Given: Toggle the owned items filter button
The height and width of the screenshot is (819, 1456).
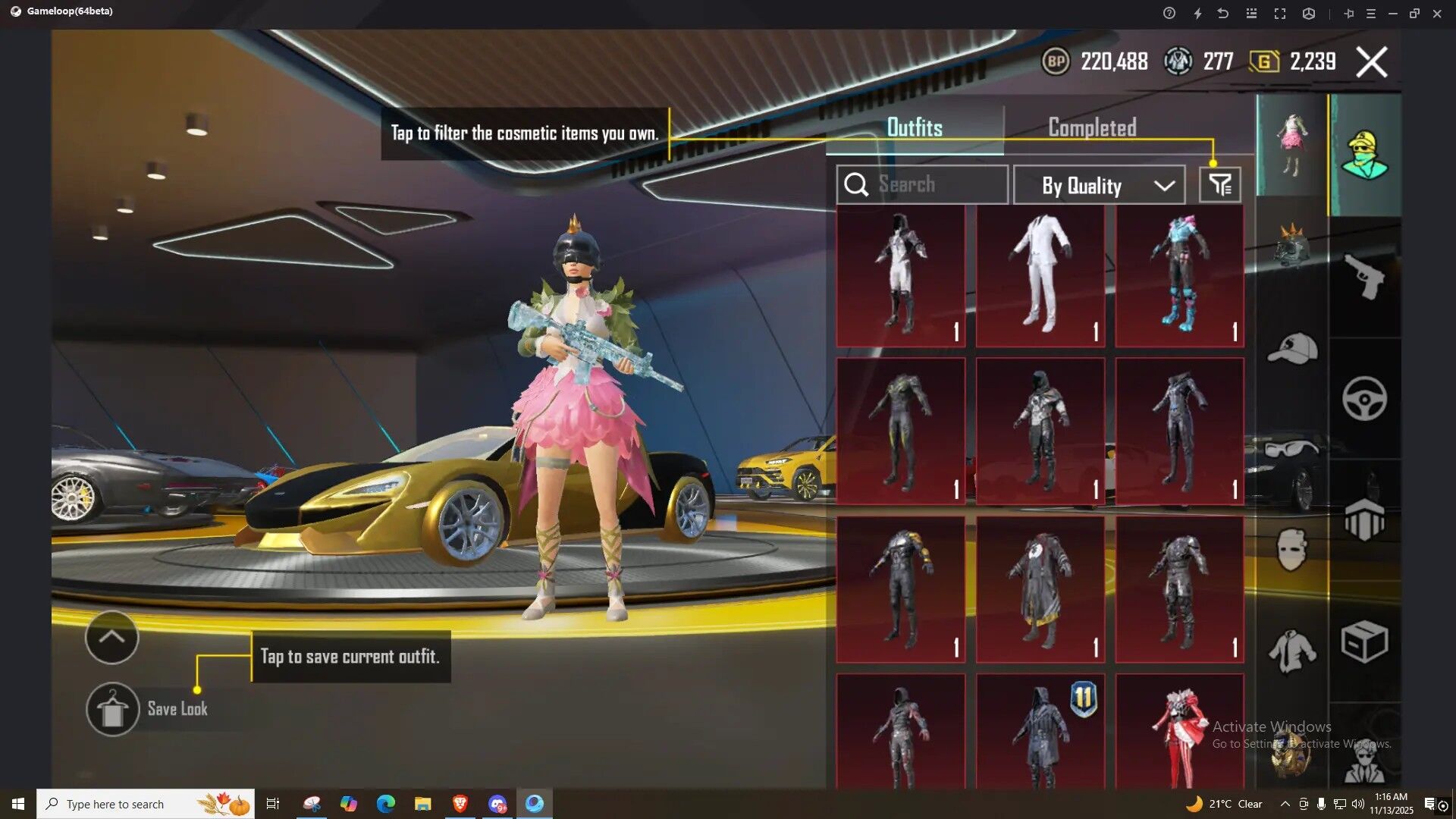Looking at the screenshot, I should coord(1219,185).
